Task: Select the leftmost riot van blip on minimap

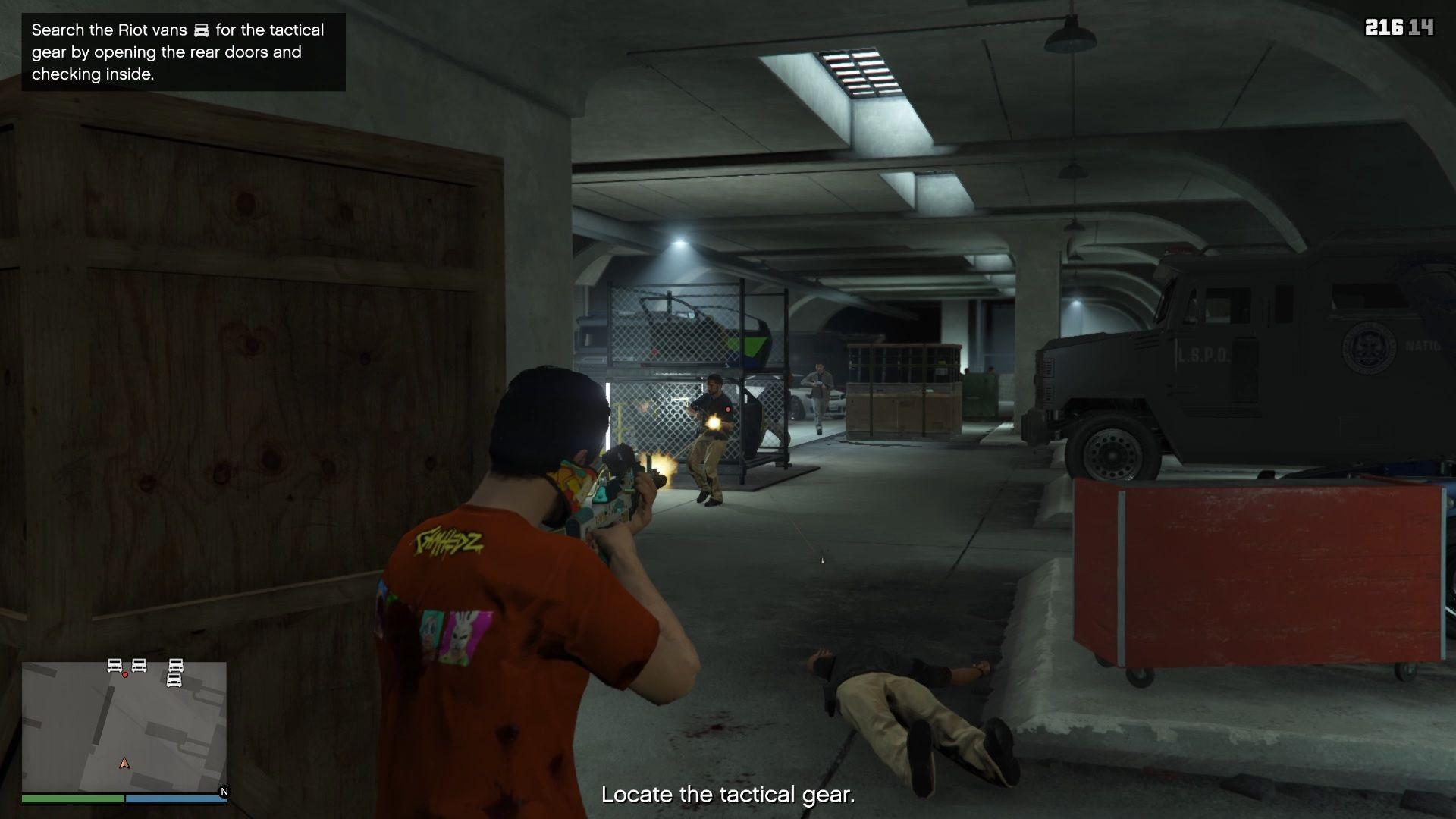Action: pos(114,666)
